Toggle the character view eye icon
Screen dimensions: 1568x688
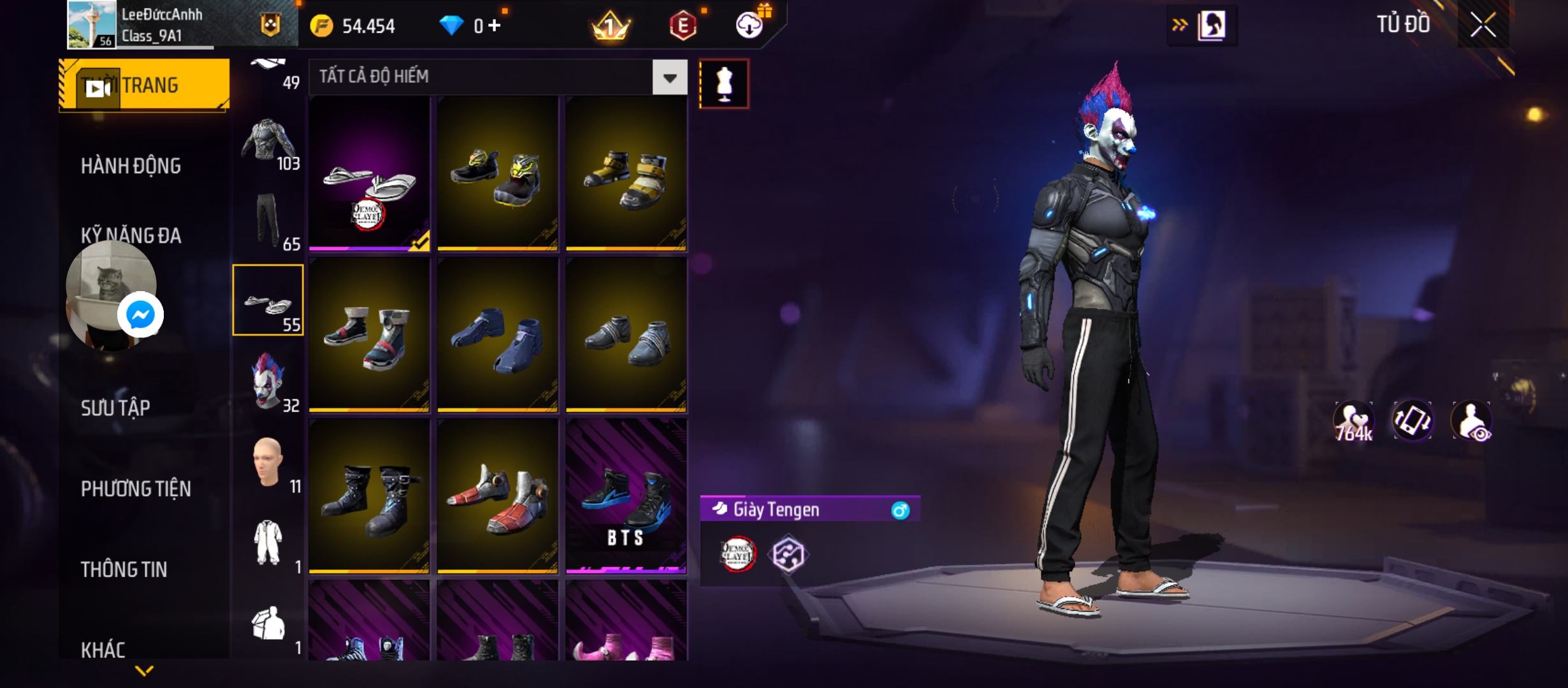coord(1471,421)
